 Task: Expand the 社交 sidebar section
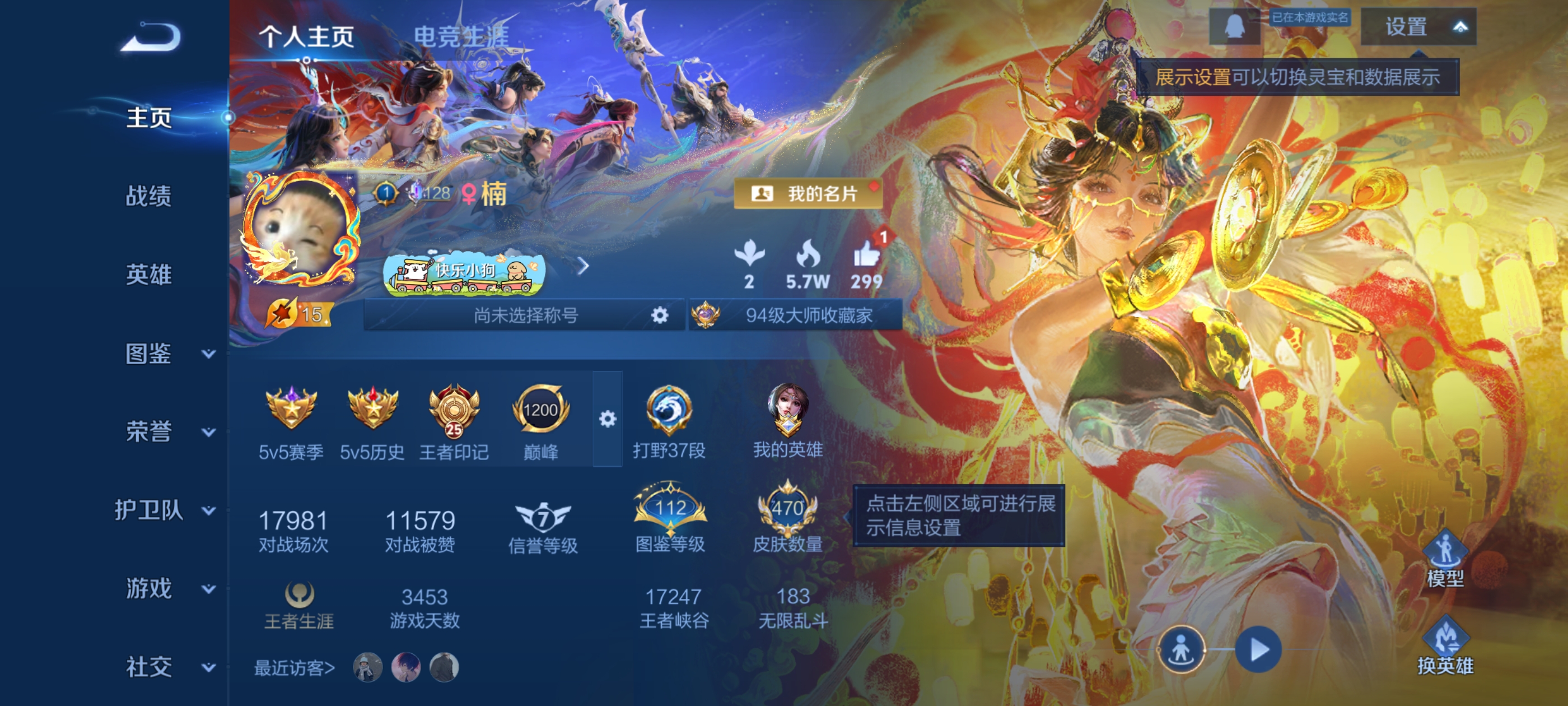(x=150, y=666)
